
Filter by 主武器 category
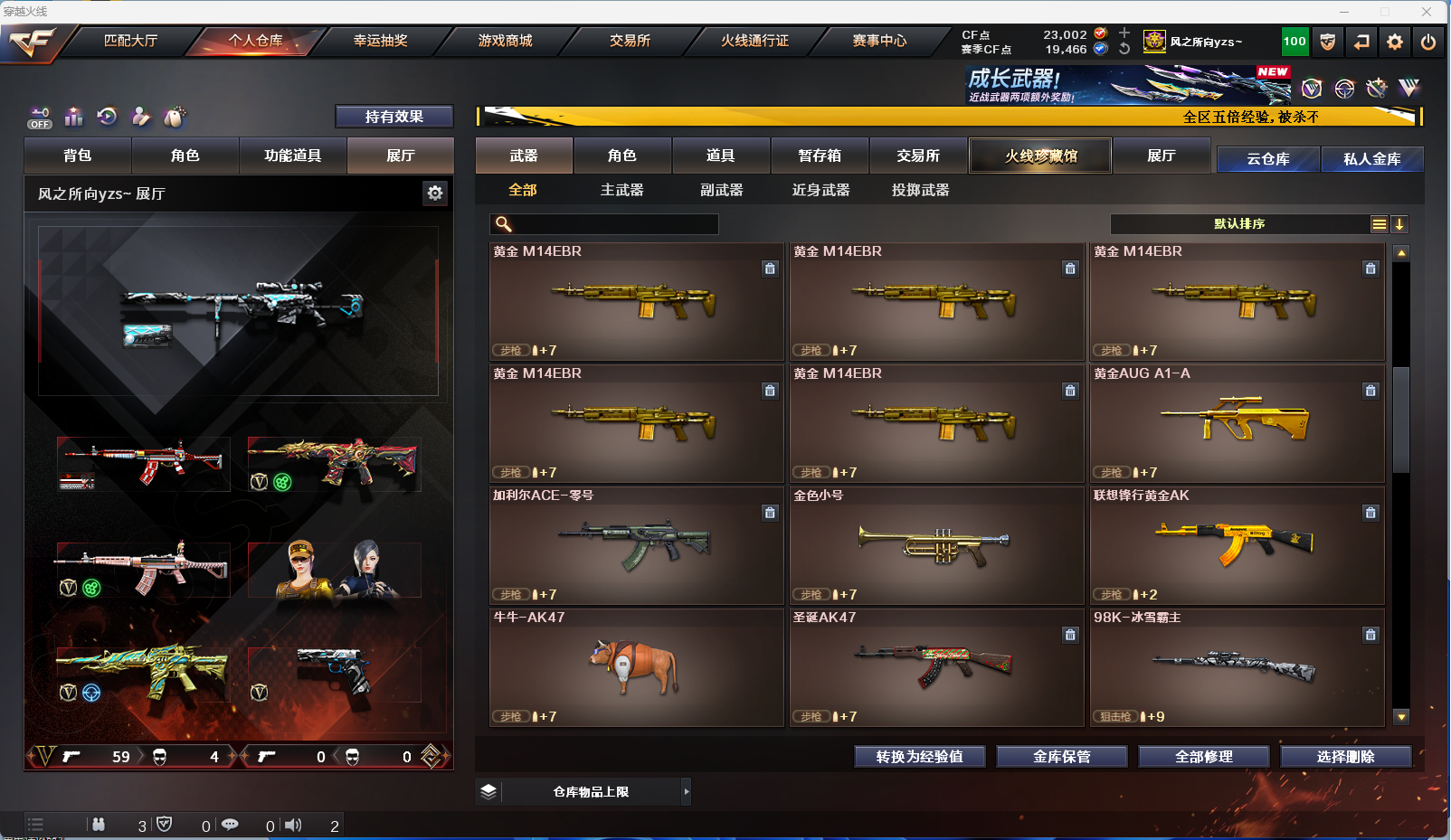(621, 190)
